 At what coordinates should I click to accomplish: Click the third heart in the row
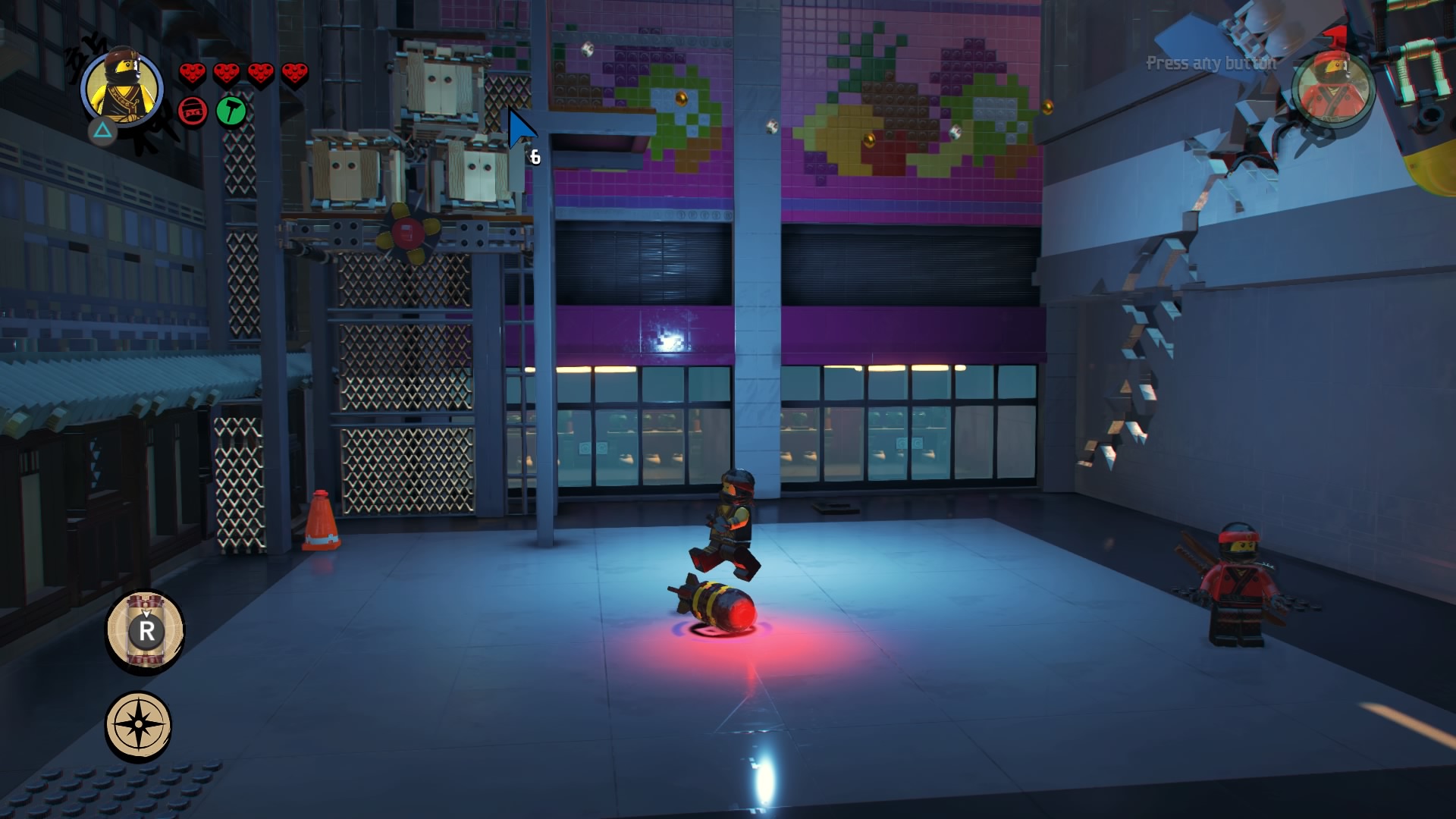click(x=259, y=73)
